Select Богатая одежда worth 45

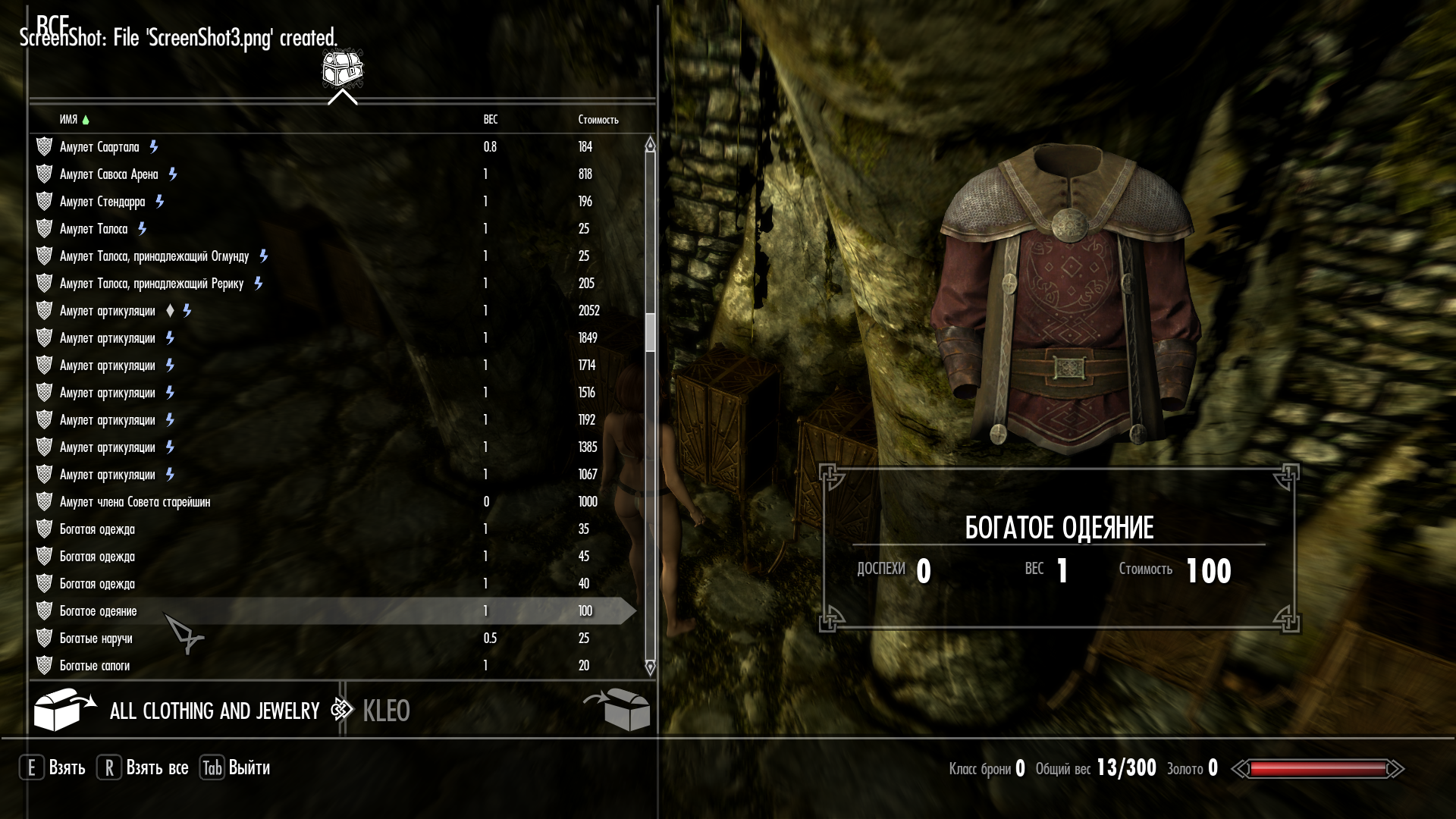[x=97, y=557]
